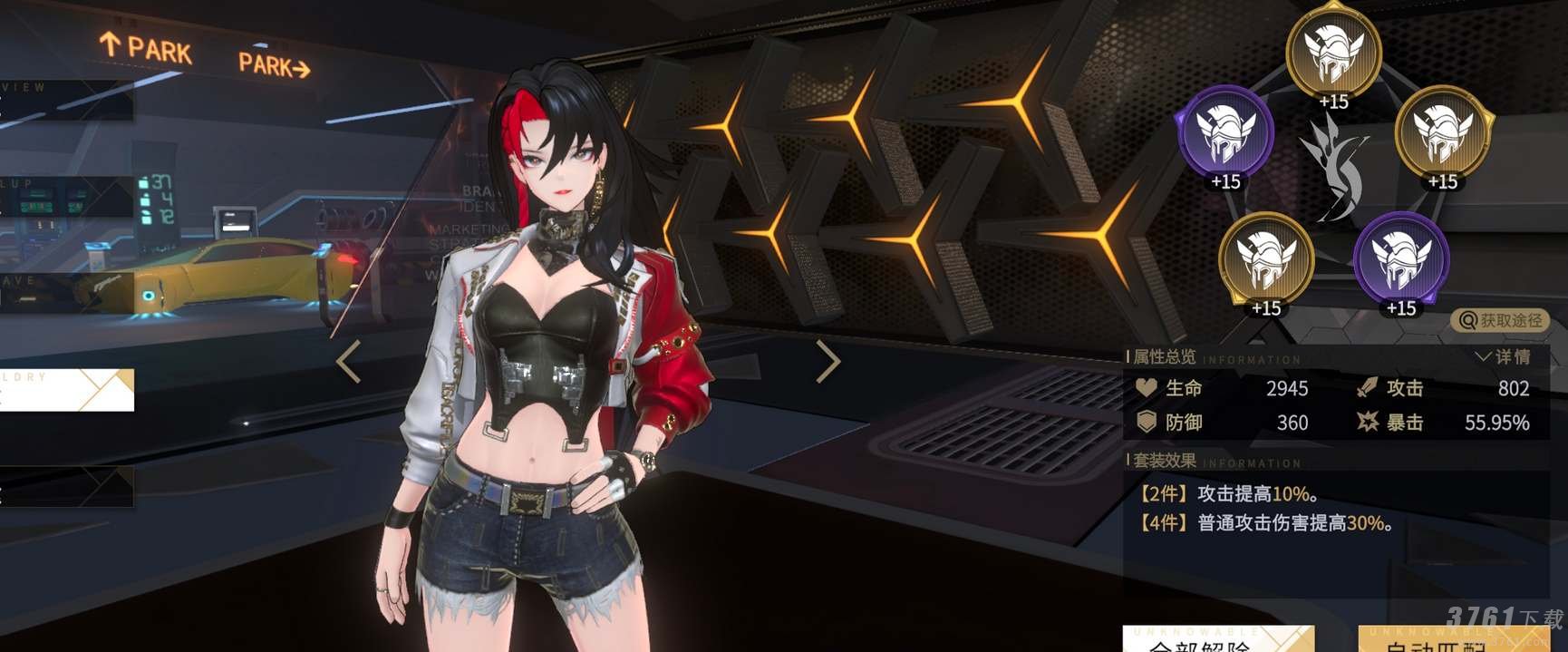The image size is (1568, 652).
Task: Open the lower-right purple helmet equipment slot
Action: pyautogui.click(x=1401, y=259)
